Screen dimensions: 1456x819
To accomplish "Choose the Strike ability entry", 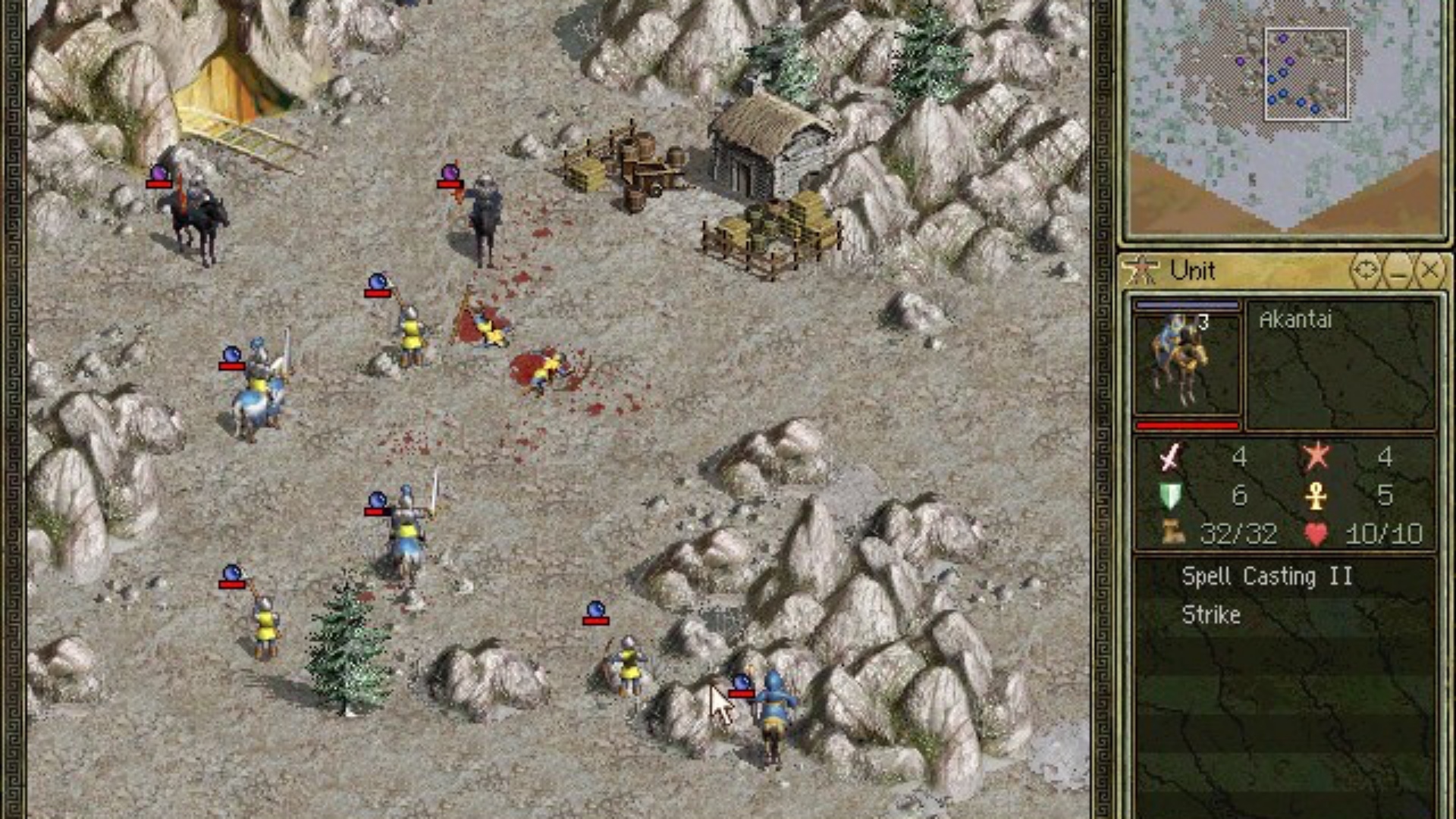I will pyautogui.click(x=1211, y=615).
